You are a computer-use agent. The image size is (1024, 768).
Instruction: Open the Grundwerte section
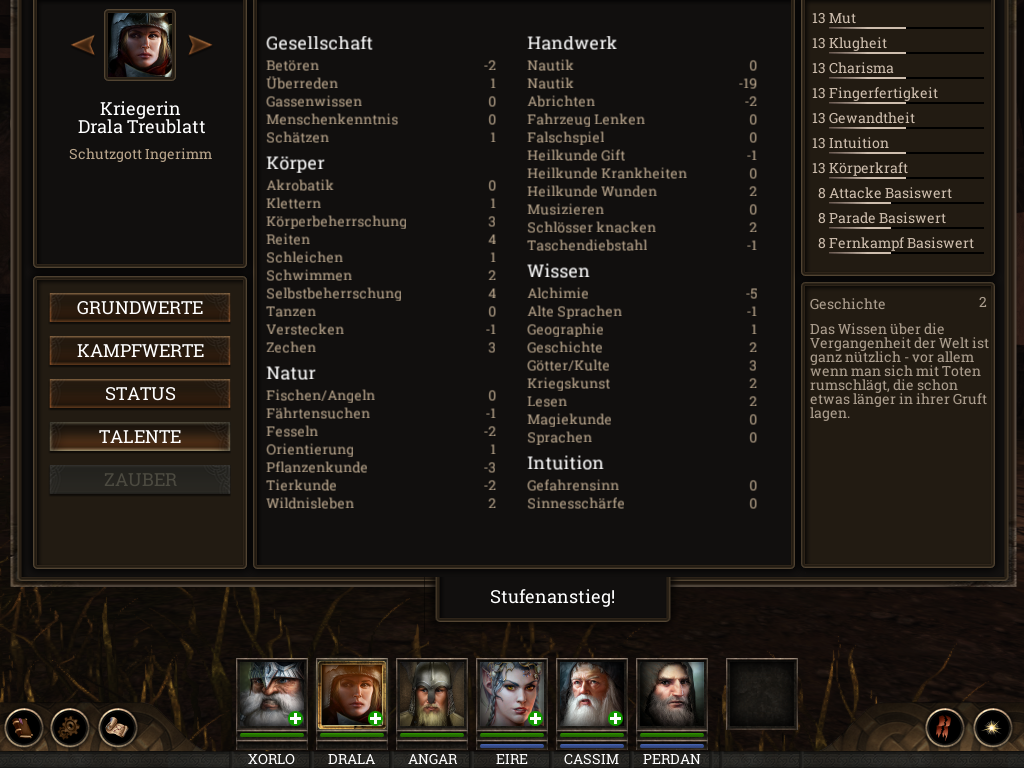140,308
